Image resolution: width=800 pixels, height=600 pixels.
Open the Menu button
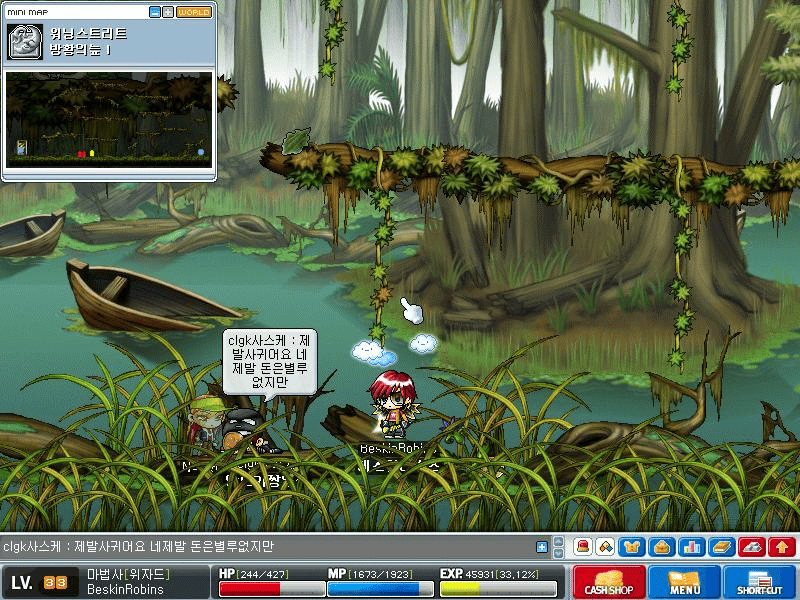coord(684,582)
